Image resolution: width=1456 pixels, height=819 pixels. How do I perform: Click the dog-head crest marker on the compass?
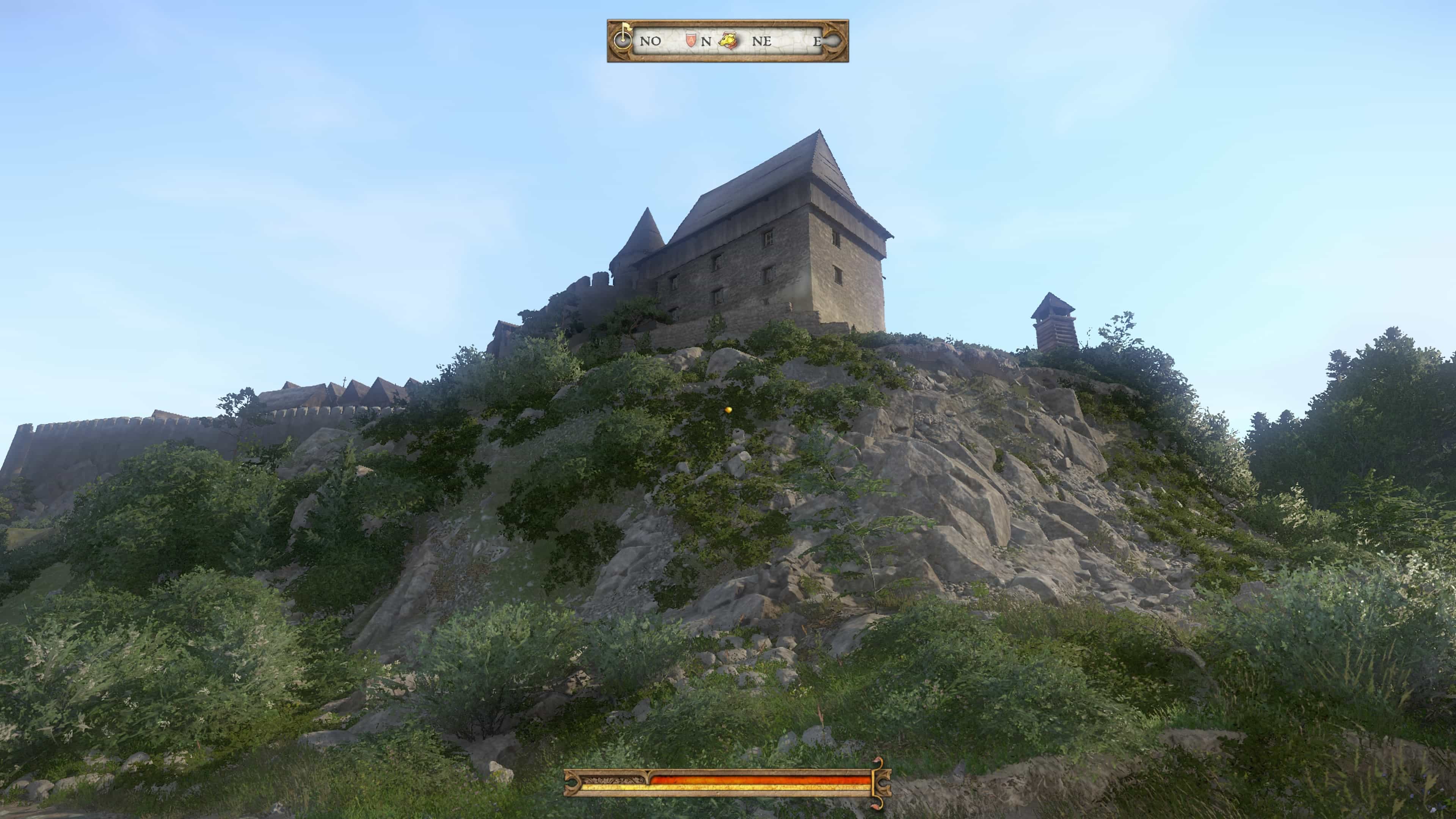728,41
